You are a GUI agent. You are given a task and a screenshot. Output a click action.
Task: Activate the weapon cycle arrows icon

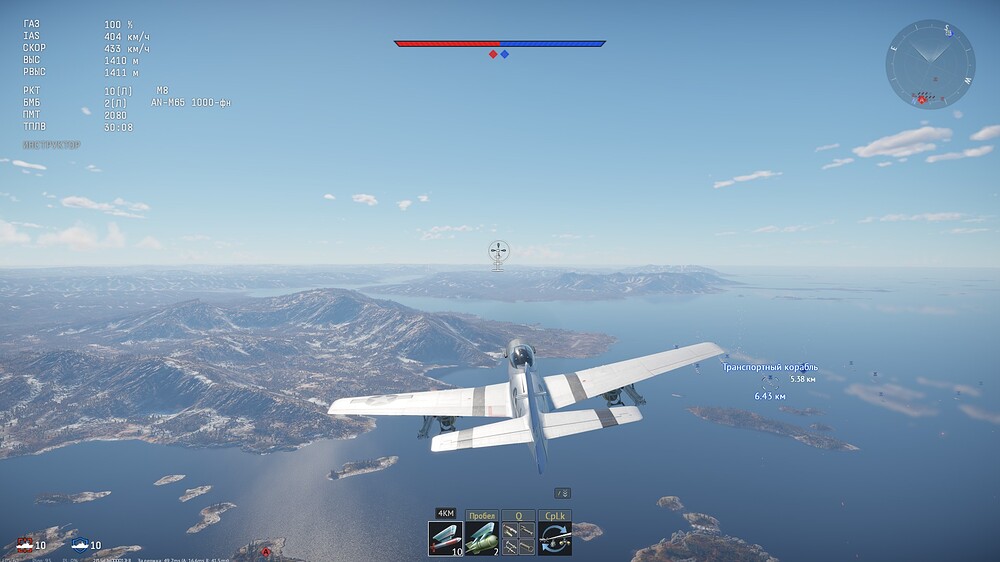coord(554,538)
